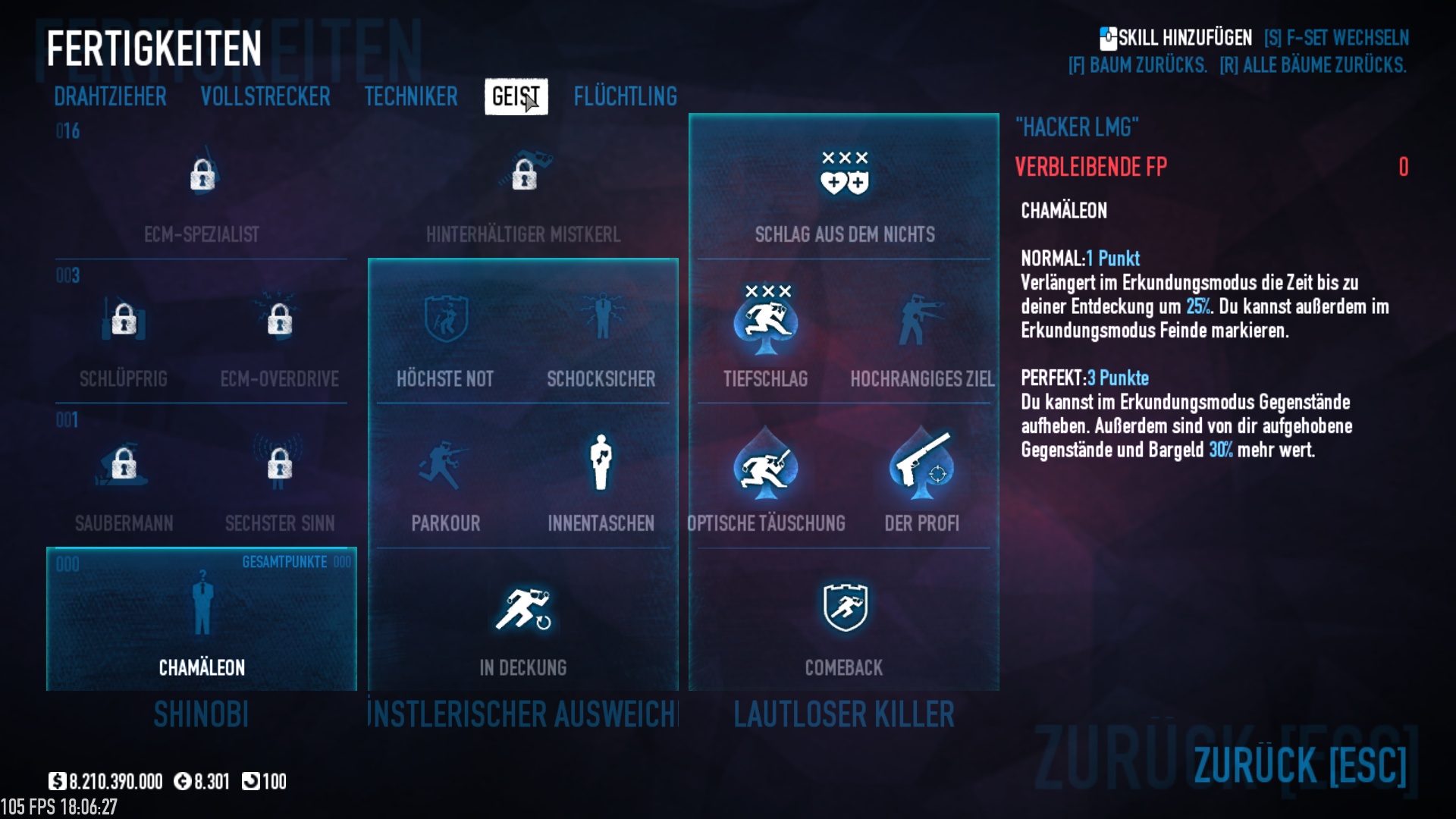The image size is (1456, 819).
Task: Switch to the Flüchtling tab
Action: point(625,97)
